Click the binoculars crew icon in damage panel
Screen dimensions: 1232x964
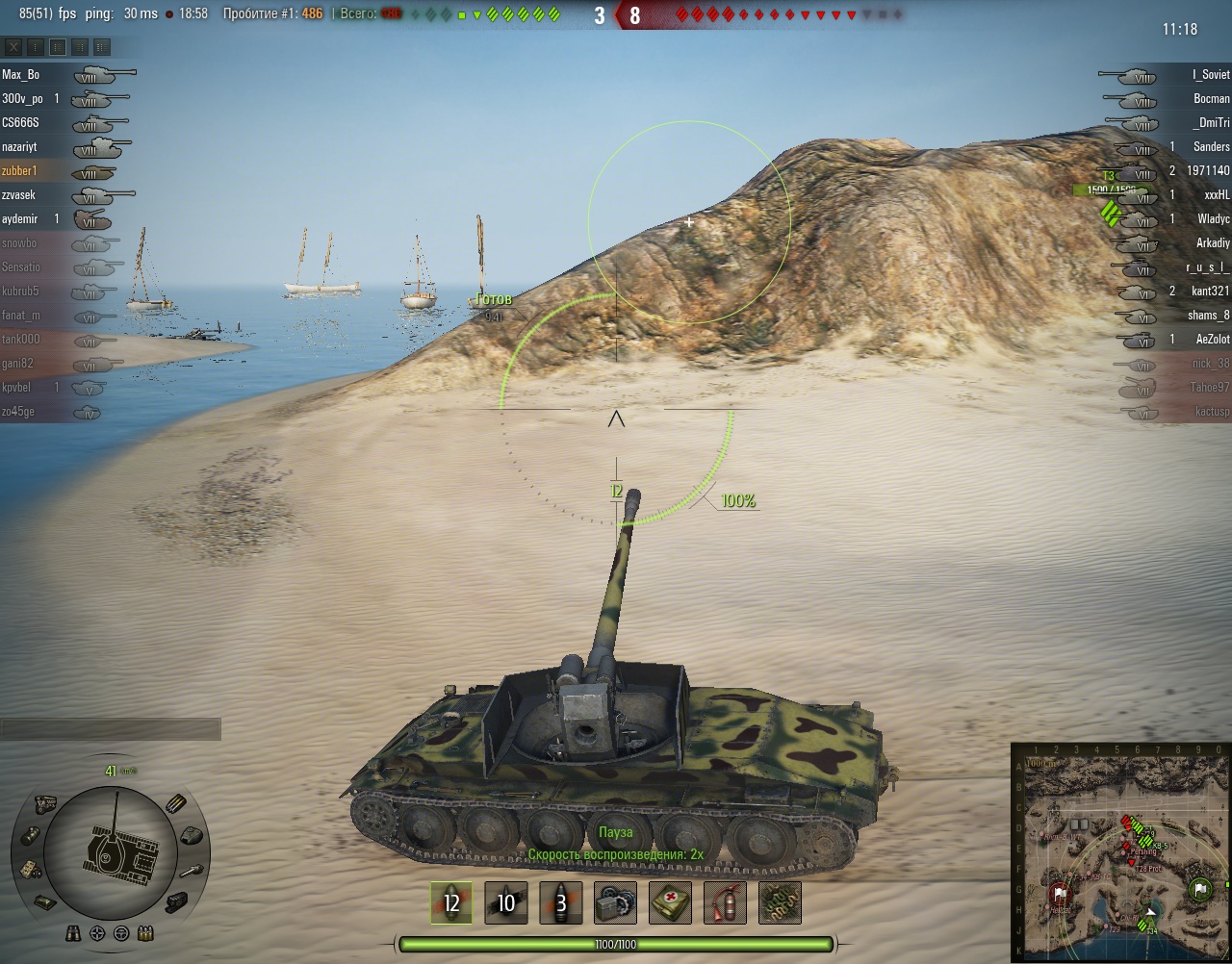(x=73, y=933)
